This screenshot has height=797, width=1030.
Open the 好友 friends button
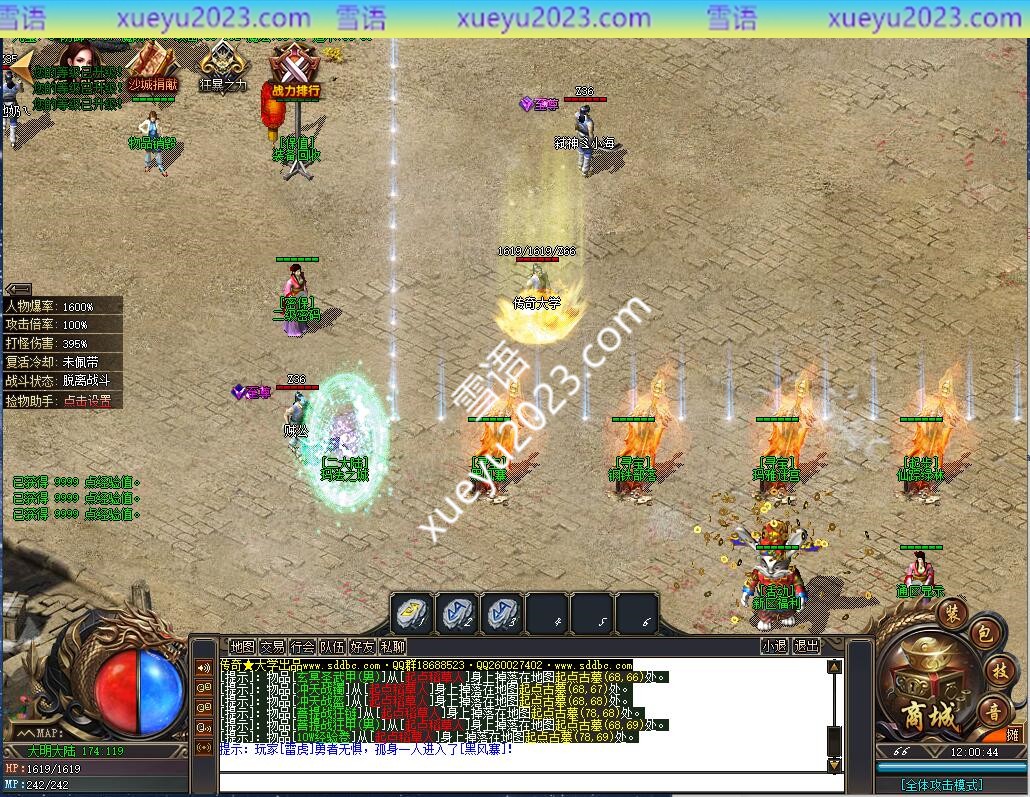pos(362,647)
